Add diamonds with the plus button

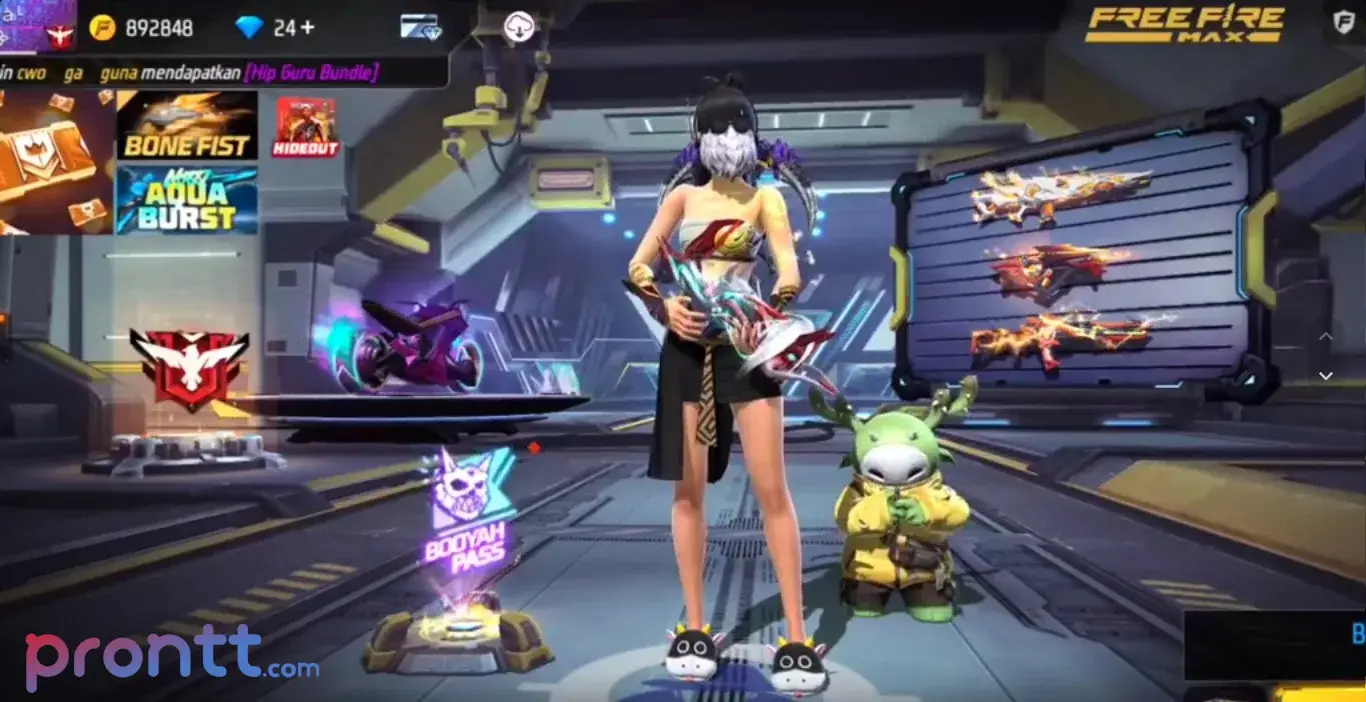coord(307,27)
